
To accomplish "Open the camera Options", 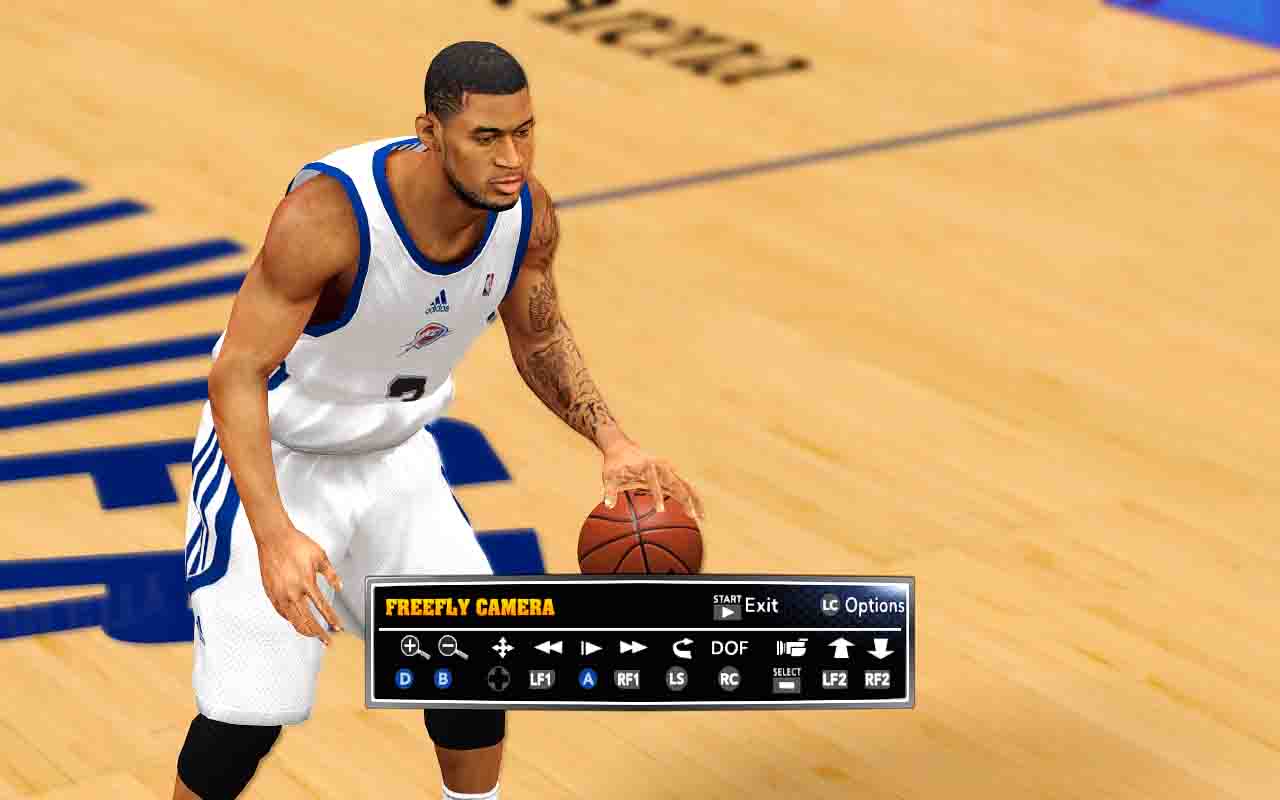I will [863, 605].
